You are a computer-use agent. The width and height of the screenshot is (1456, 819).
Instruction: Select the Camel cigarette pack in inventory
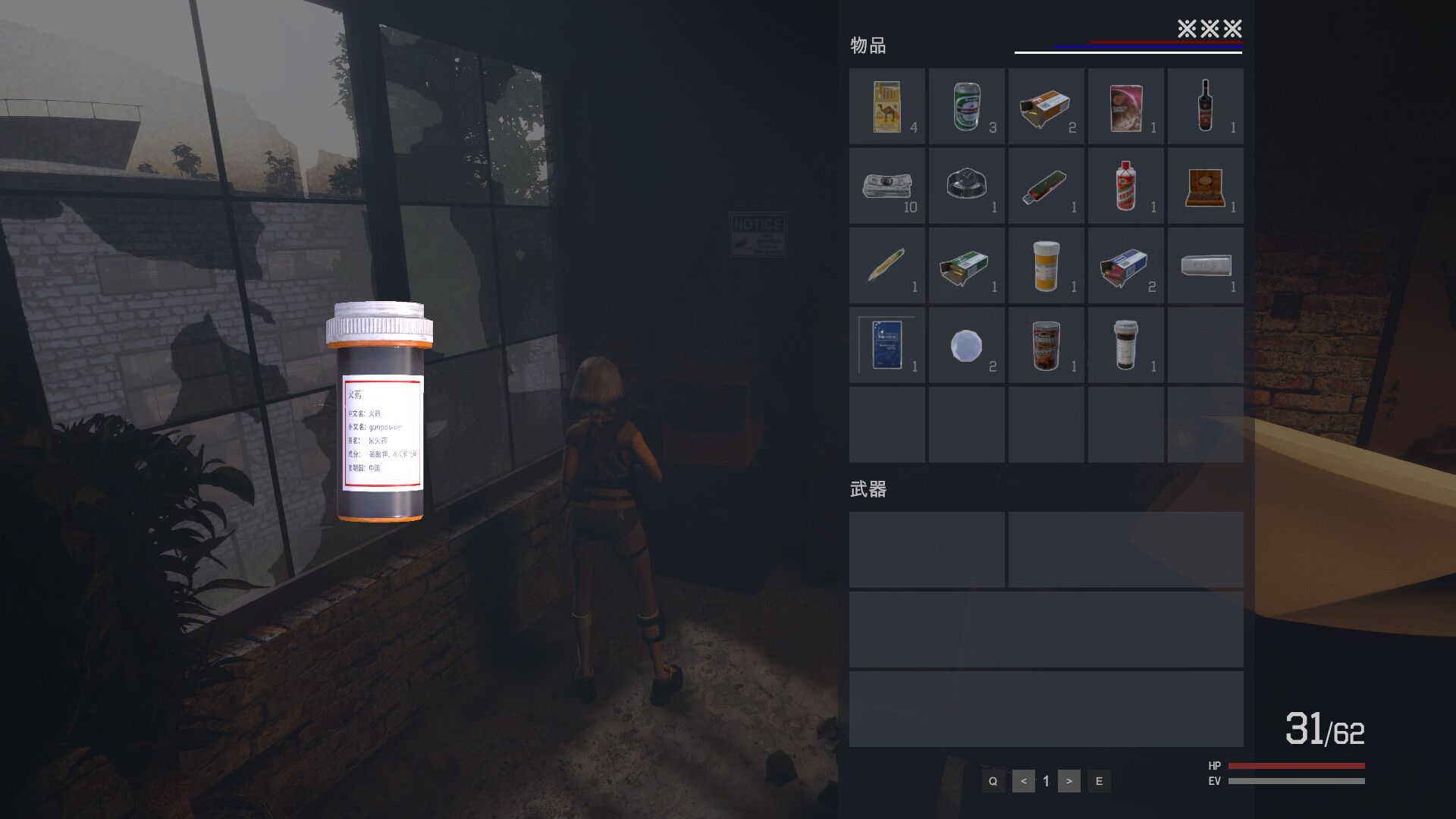point(887,106)
